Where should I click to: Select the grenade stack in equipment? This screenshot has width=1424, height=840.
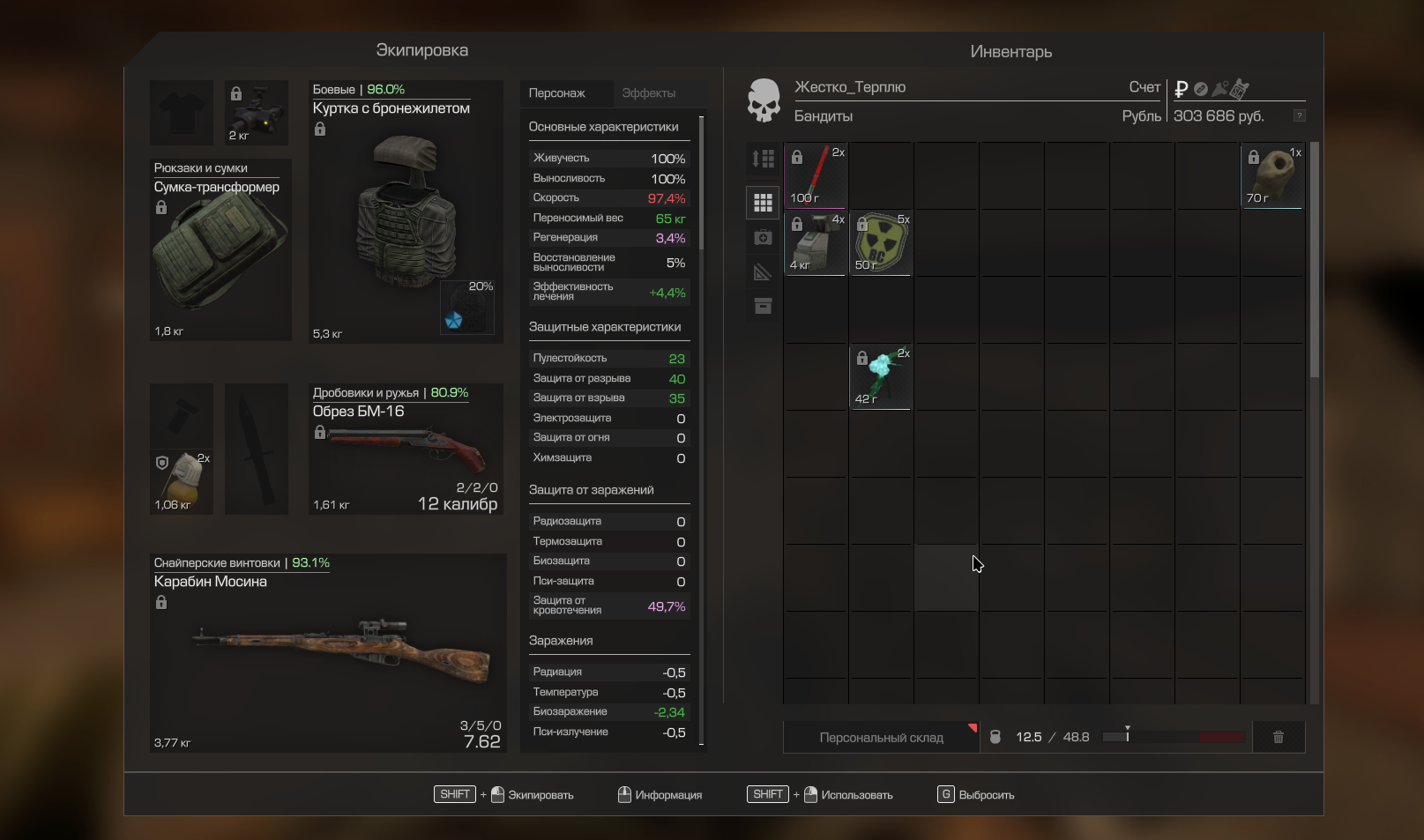tap(183, 482)
